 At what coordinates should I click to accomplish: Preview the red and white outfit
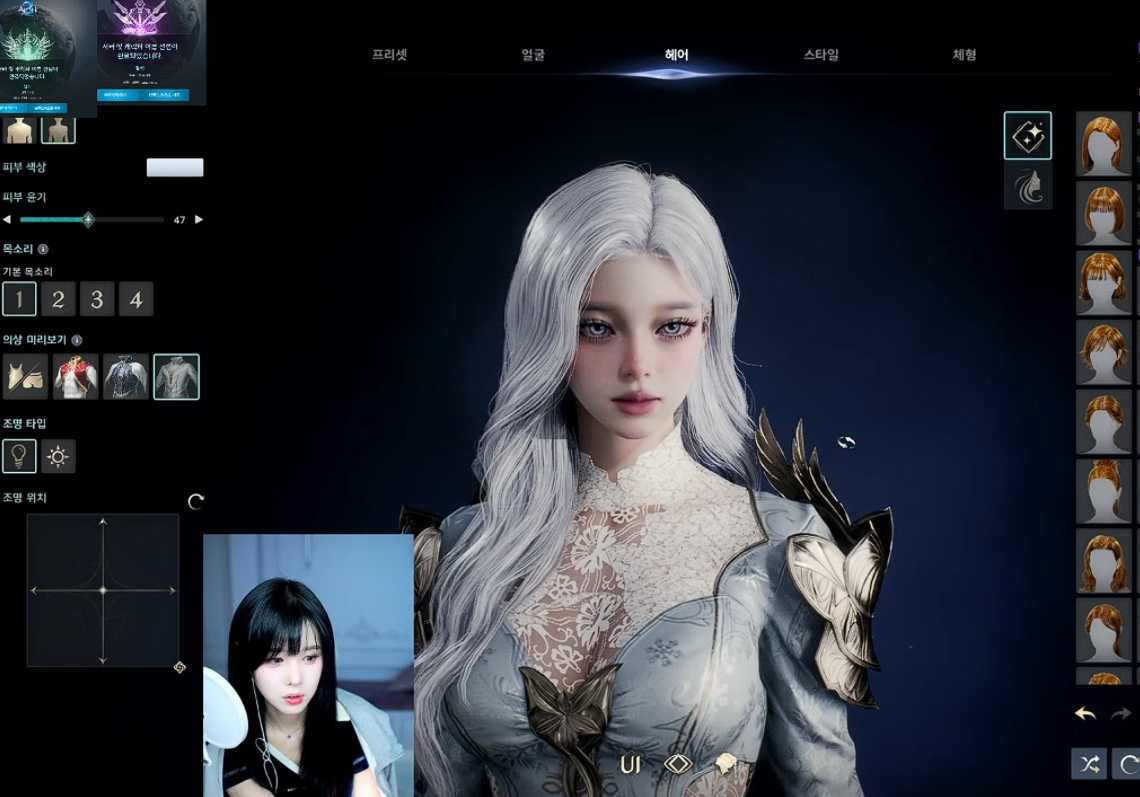[x=75, y=377]
